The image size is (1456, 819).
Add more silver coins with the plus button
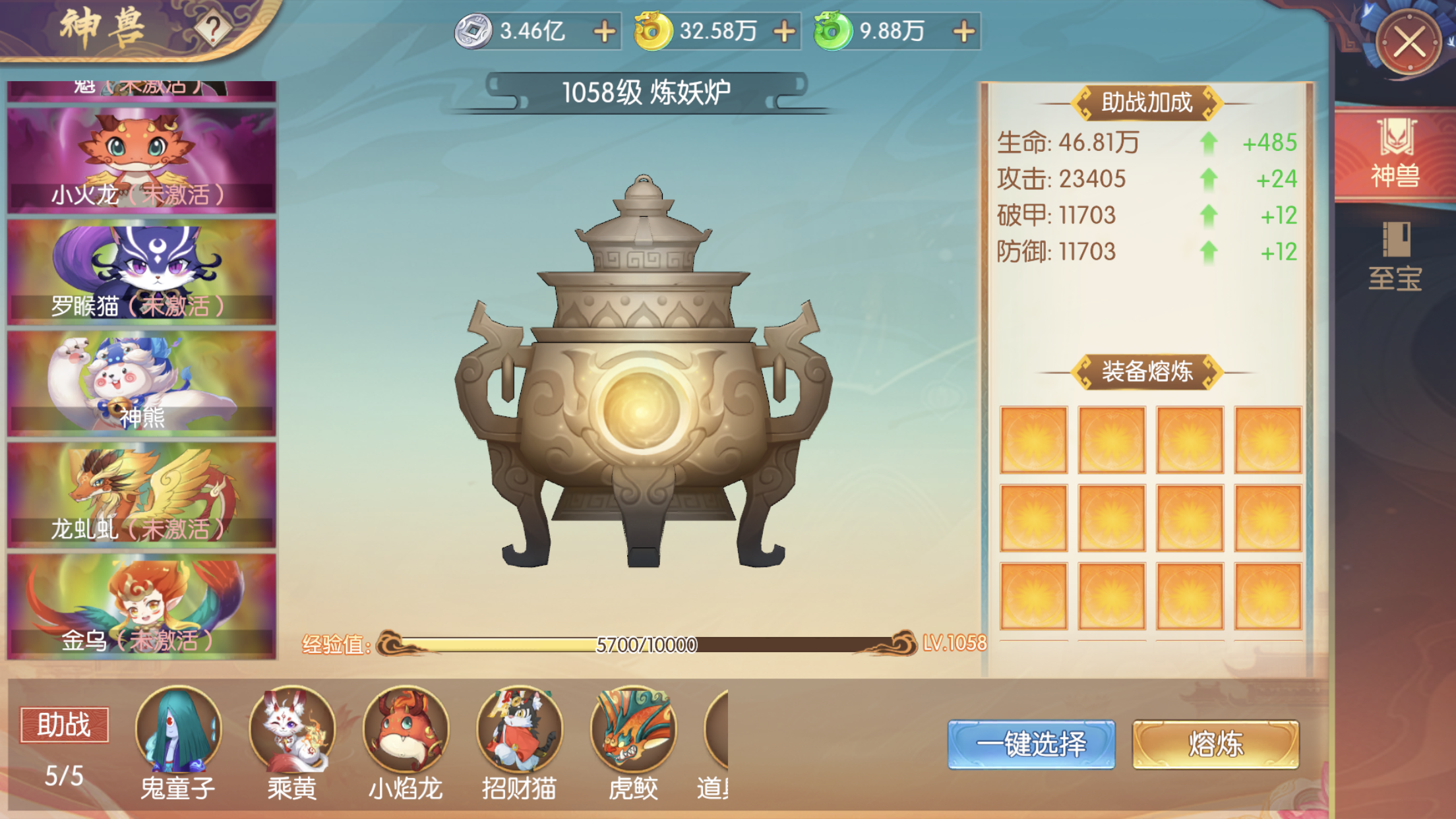(x=604, y=31)
